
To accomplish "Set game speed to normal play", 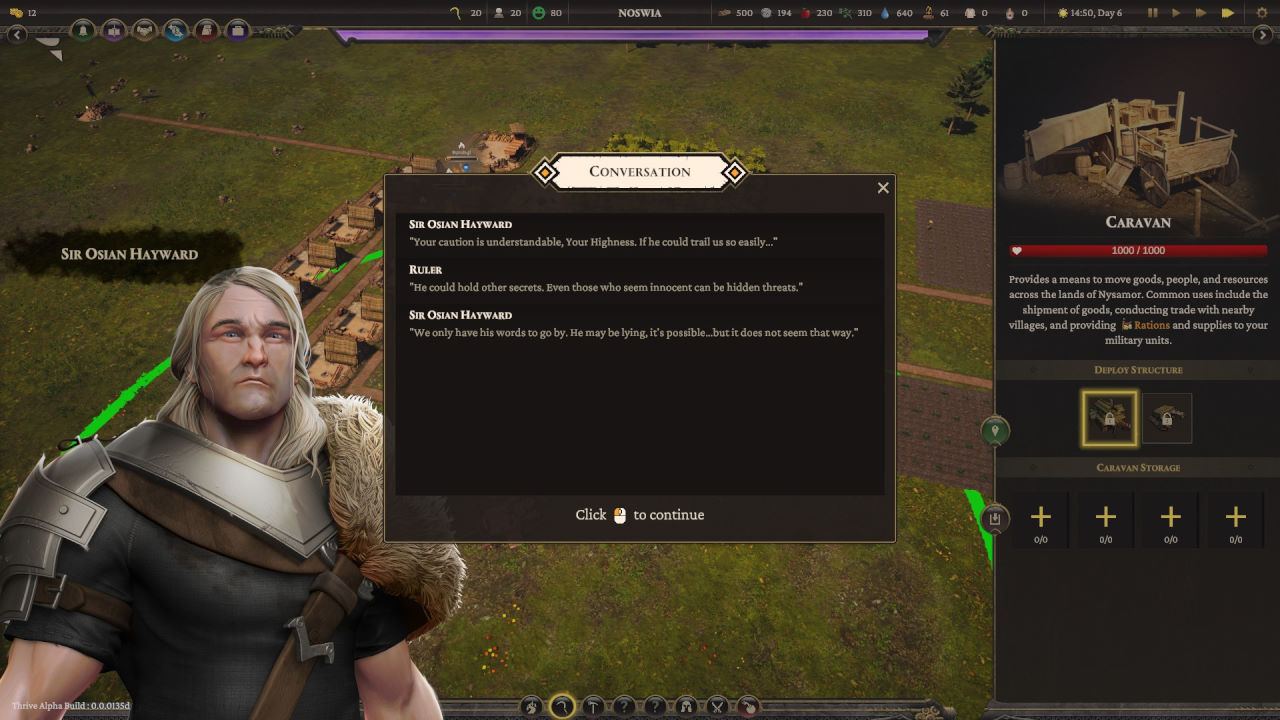I will coord(1176,13).
